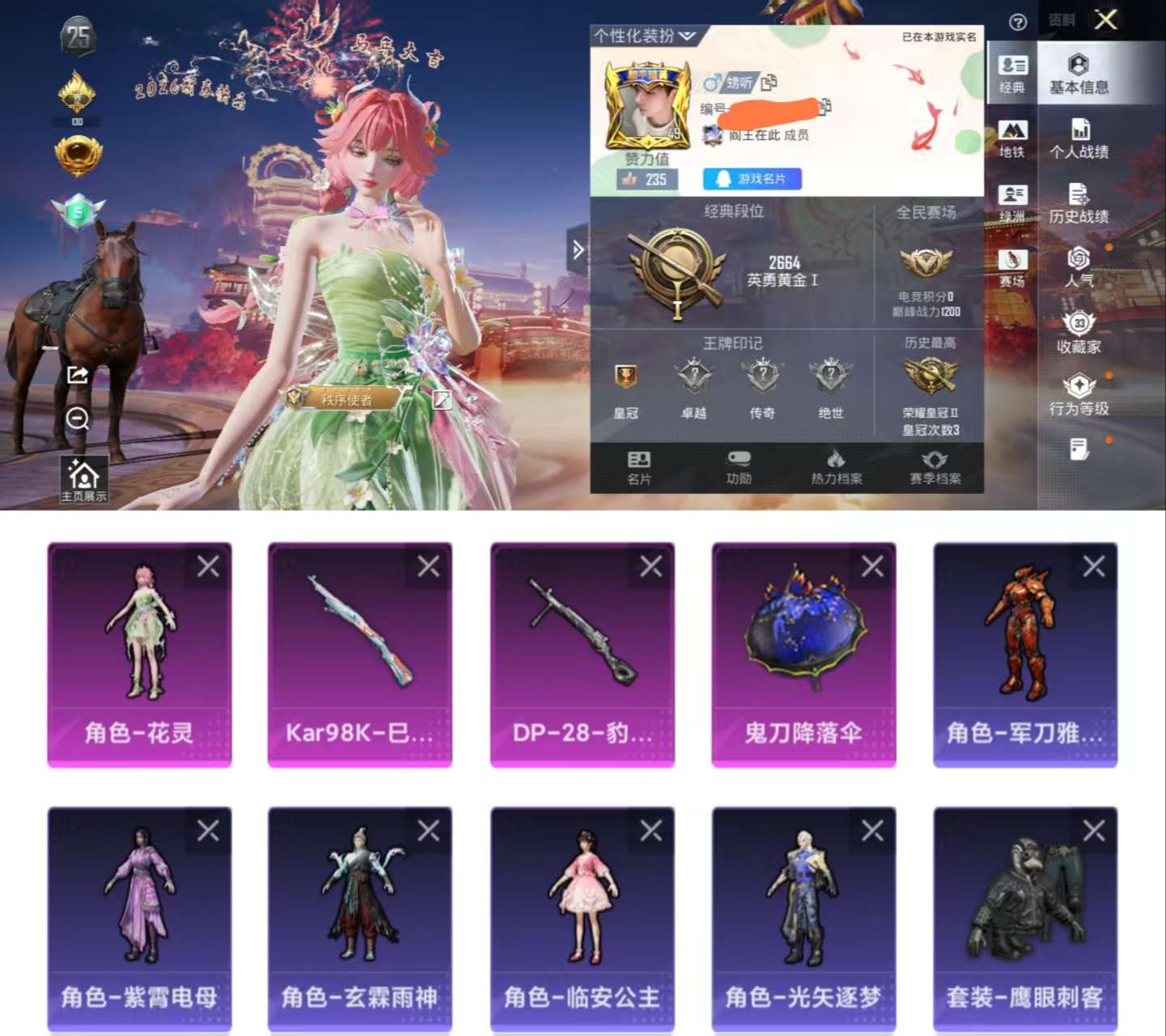Click the share/export icon on the left
This screenshot has height=1036, width=1166.
point(78,374)
